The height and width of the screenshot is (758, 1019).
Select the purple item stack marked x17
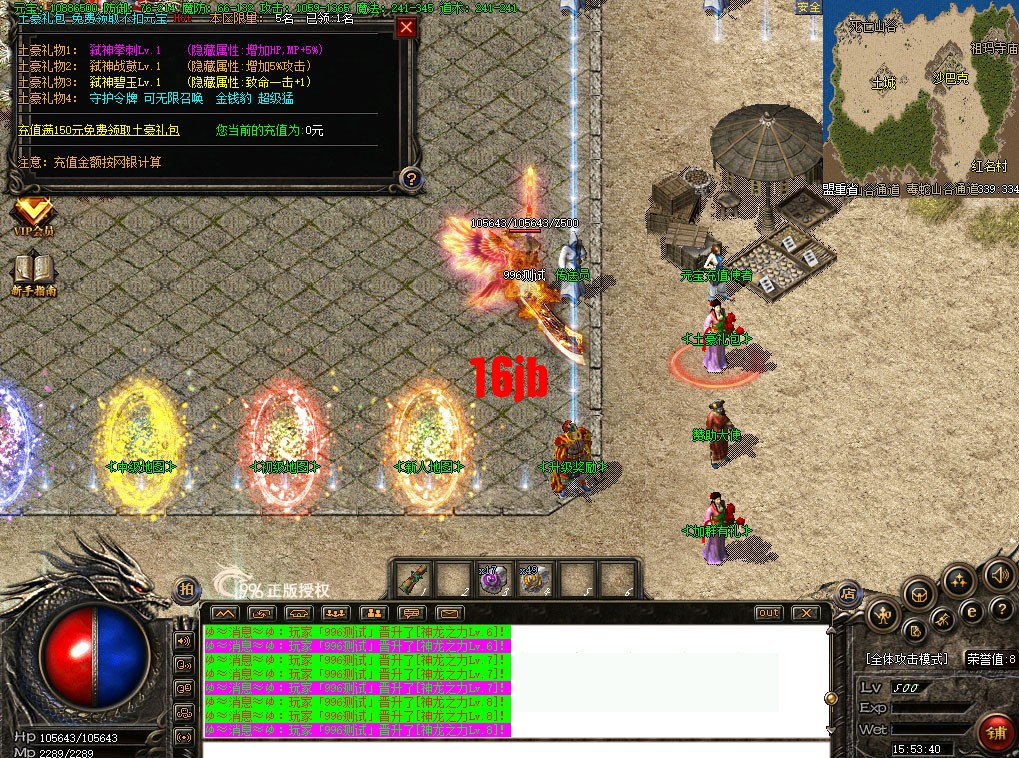(x=491, y=579)
